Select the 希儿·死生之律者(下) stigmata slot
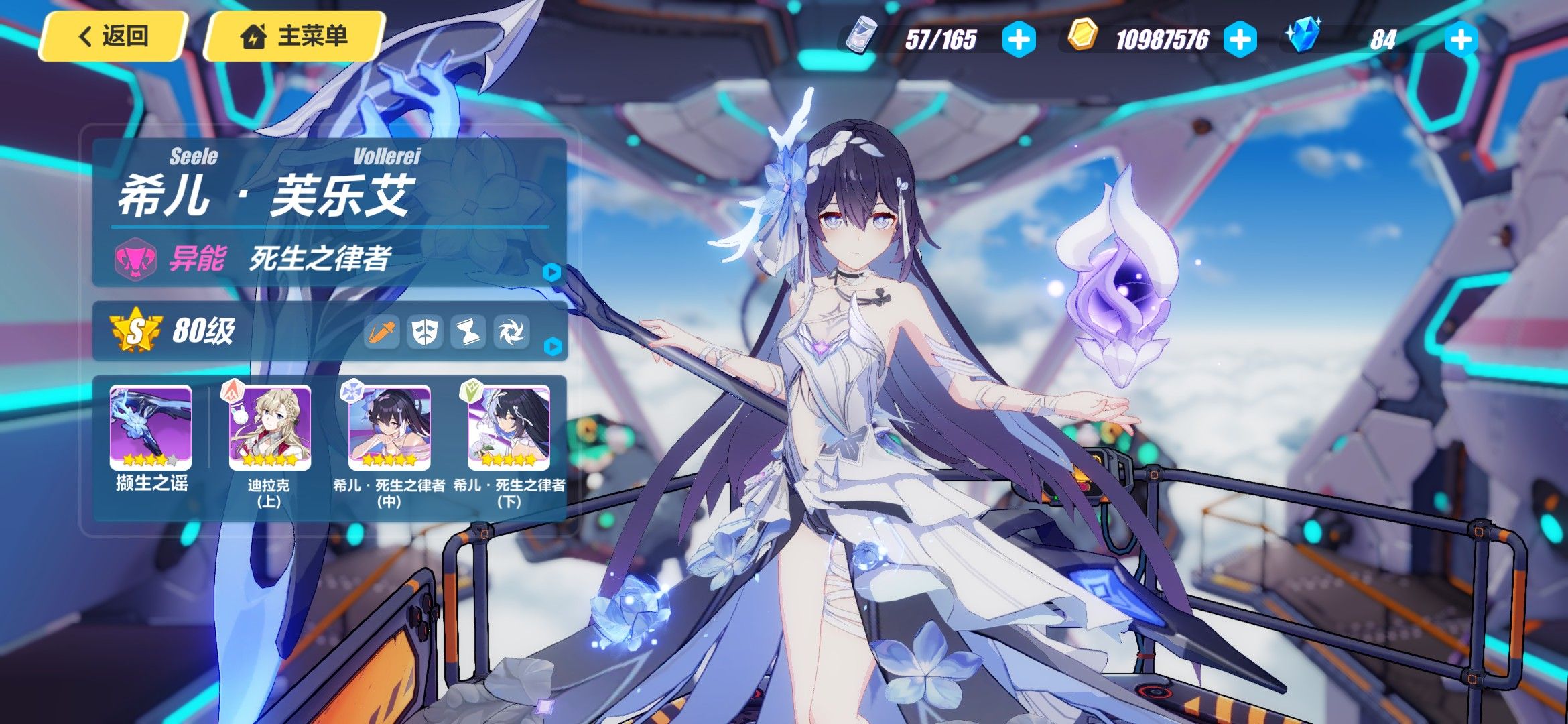 point(509,428)
